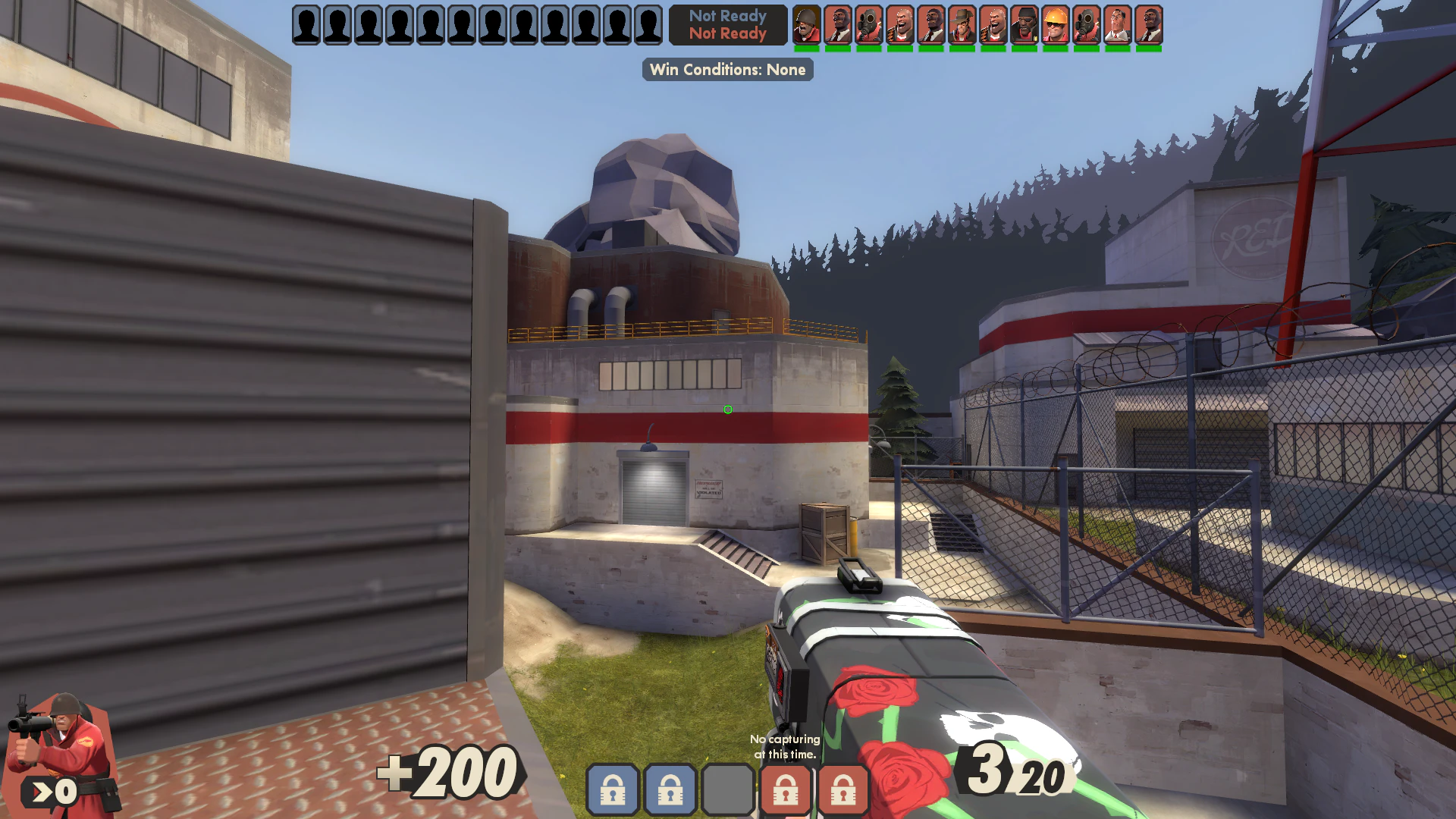
Task: Click the neutral gray control point icon
Action: [x=728, y=791]
